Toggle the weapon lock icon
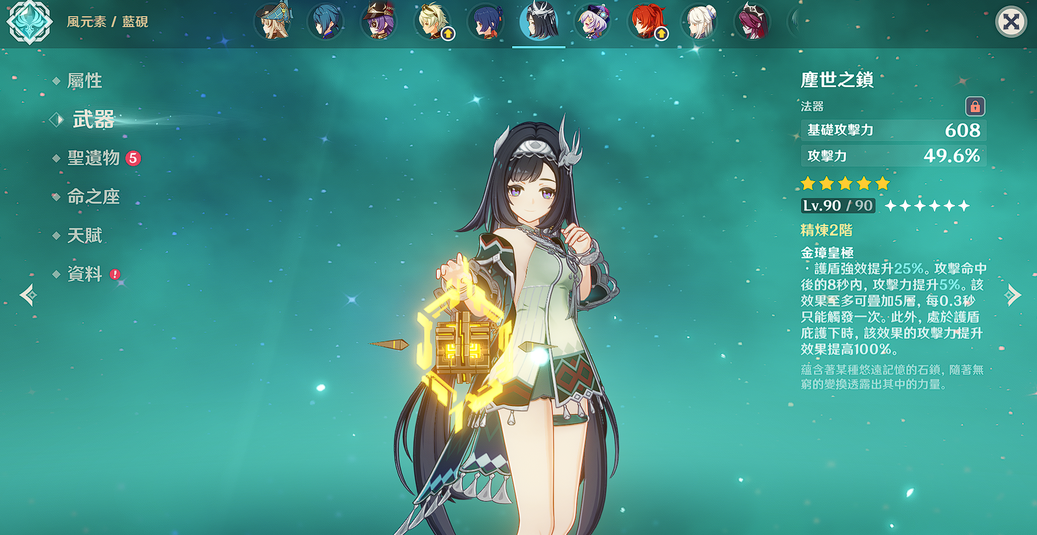 pyautogui.click(x=975, y=106)
